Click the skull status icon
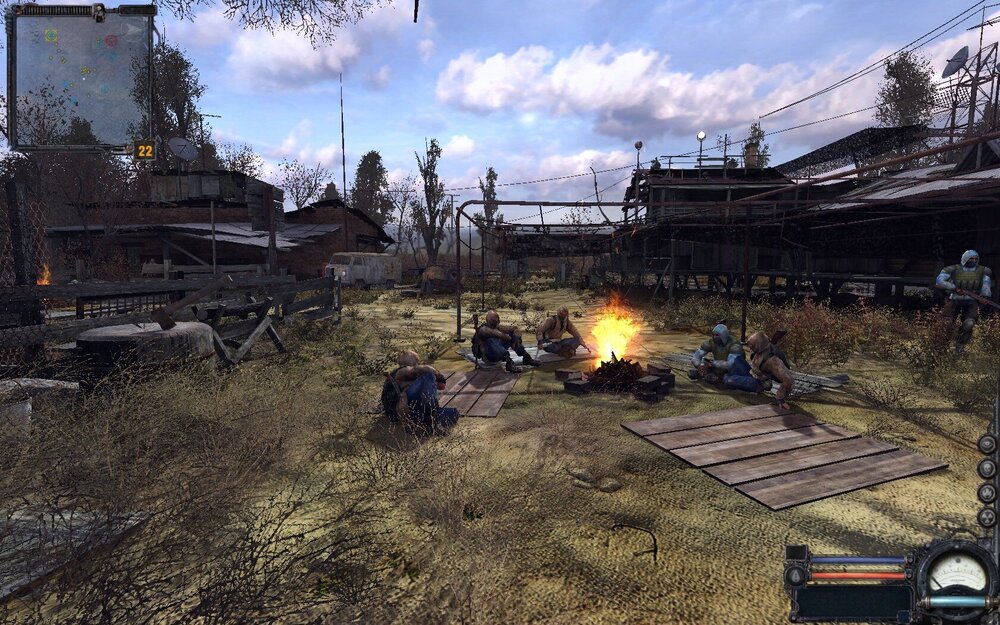Screen dimensions: 1000x625 click(987, 468)
